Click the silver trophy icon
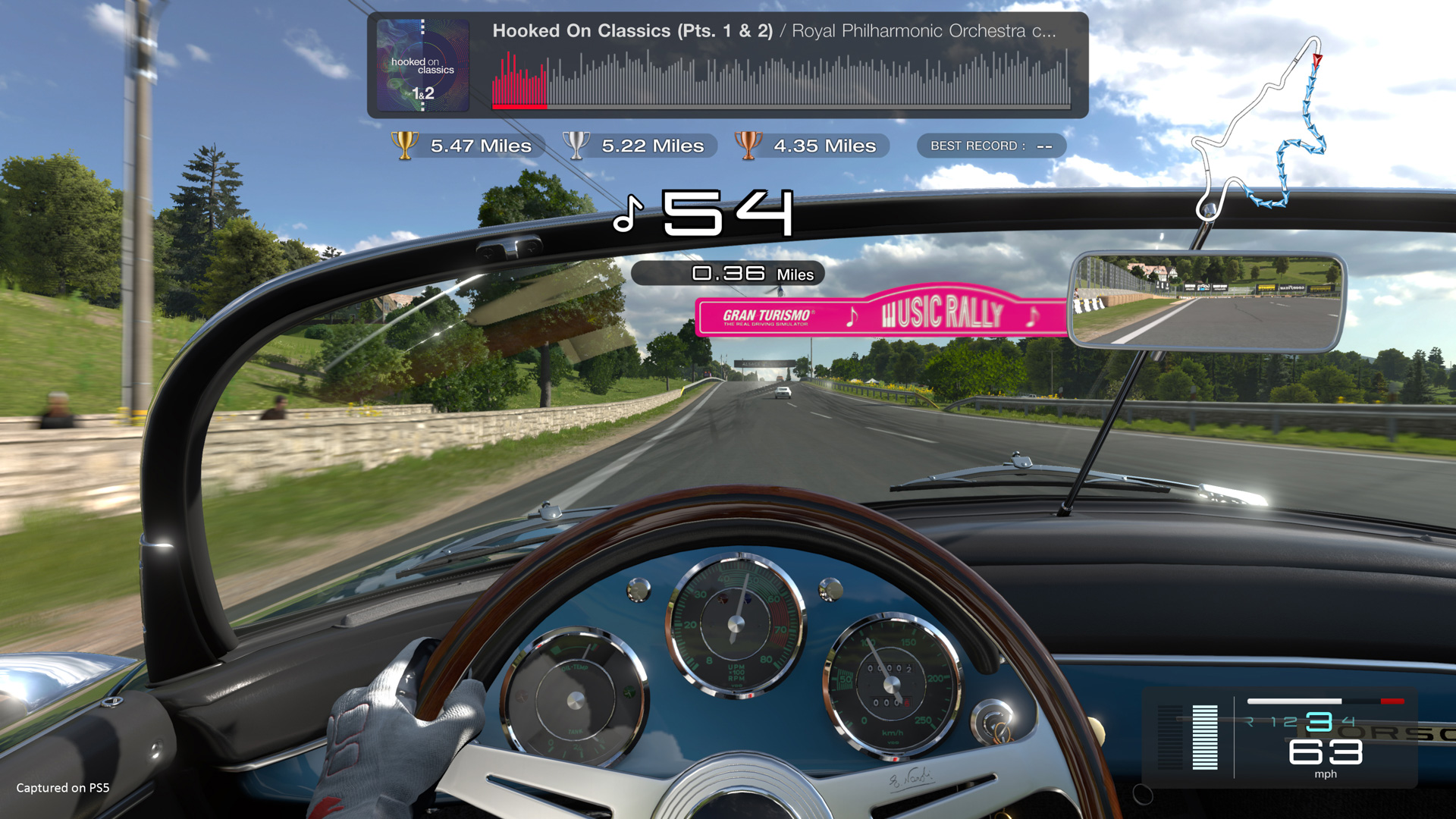Screen dimensions: 1456x819 tap(578, 146)
